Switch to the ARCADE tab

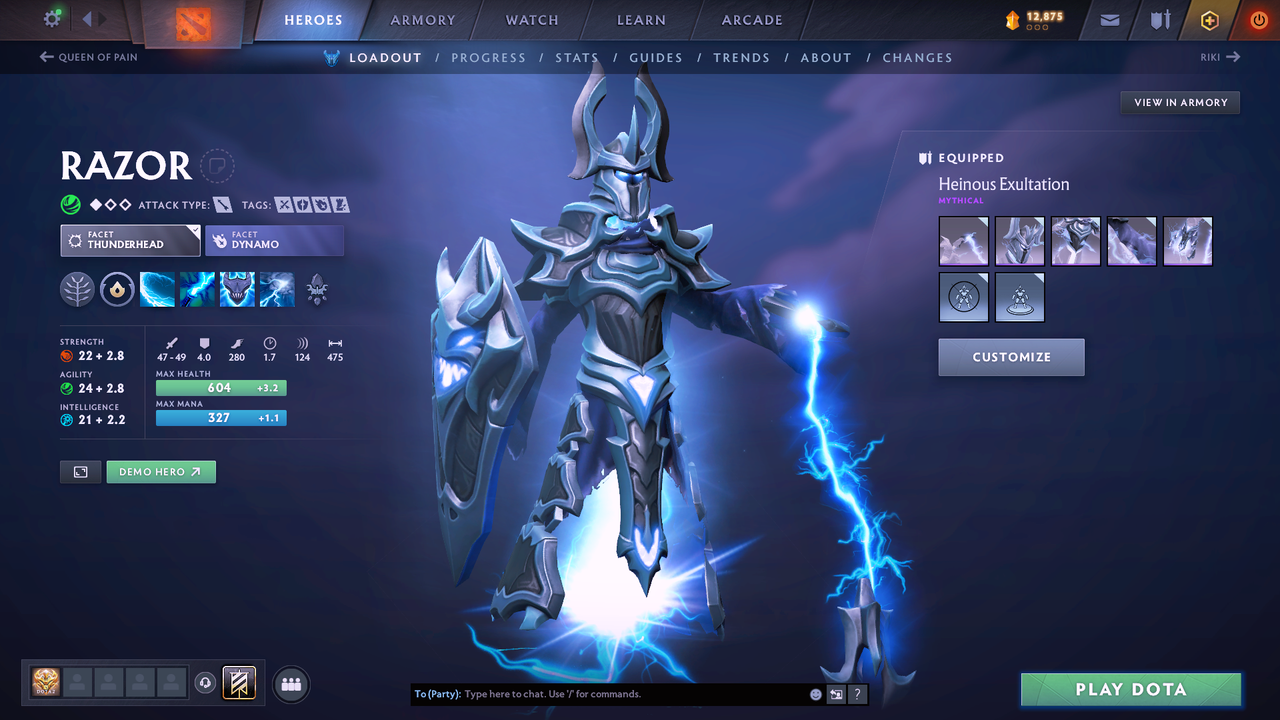751,19
